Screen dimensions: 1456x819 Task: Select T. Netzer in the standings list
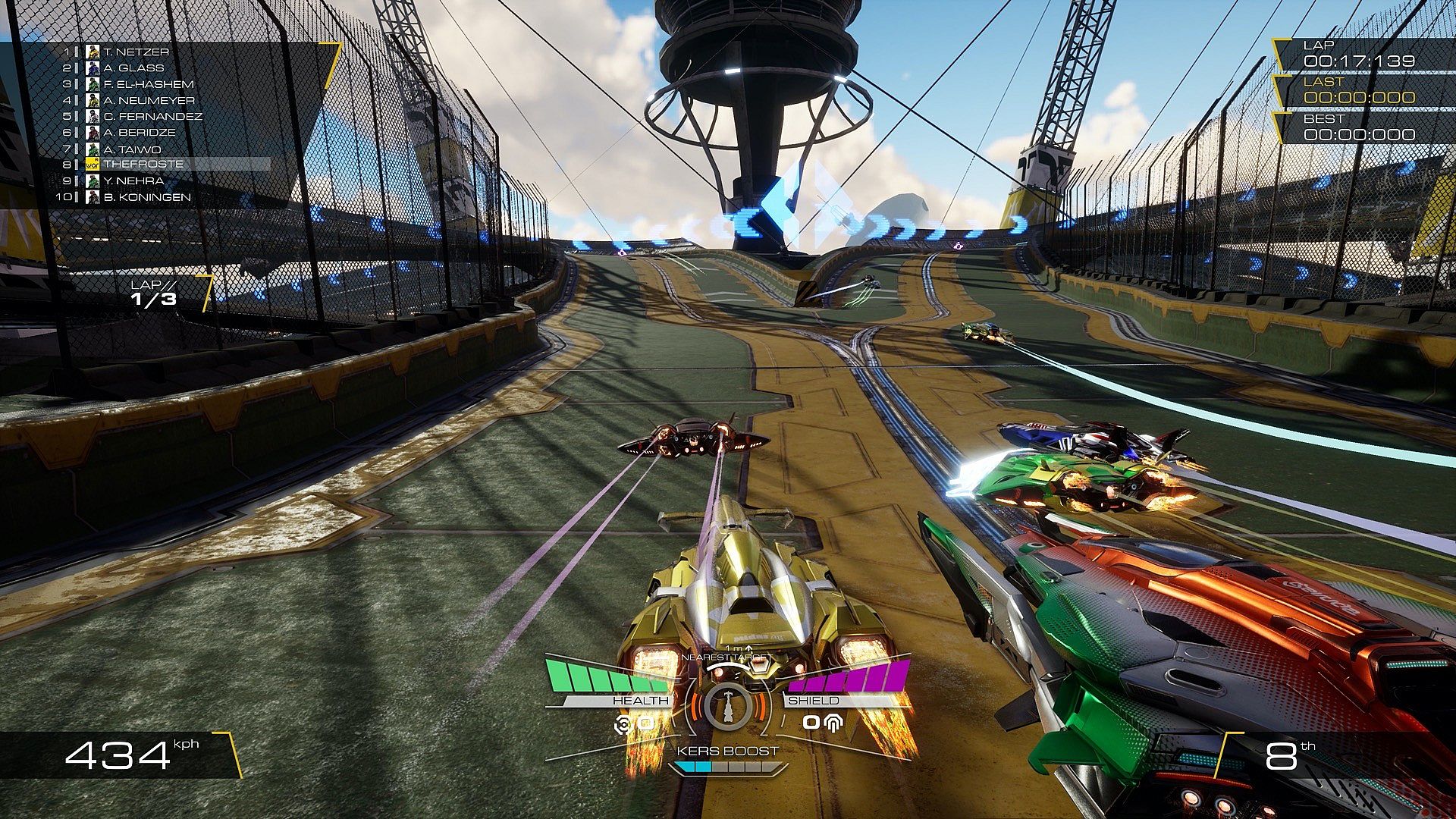[136, 52]
